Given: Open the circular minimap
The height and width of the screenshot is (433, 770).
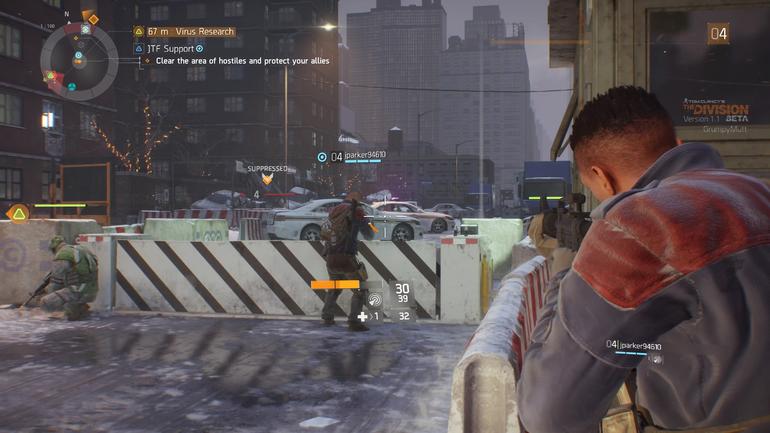Looking at the screenshot, I should tap(77, 58).
